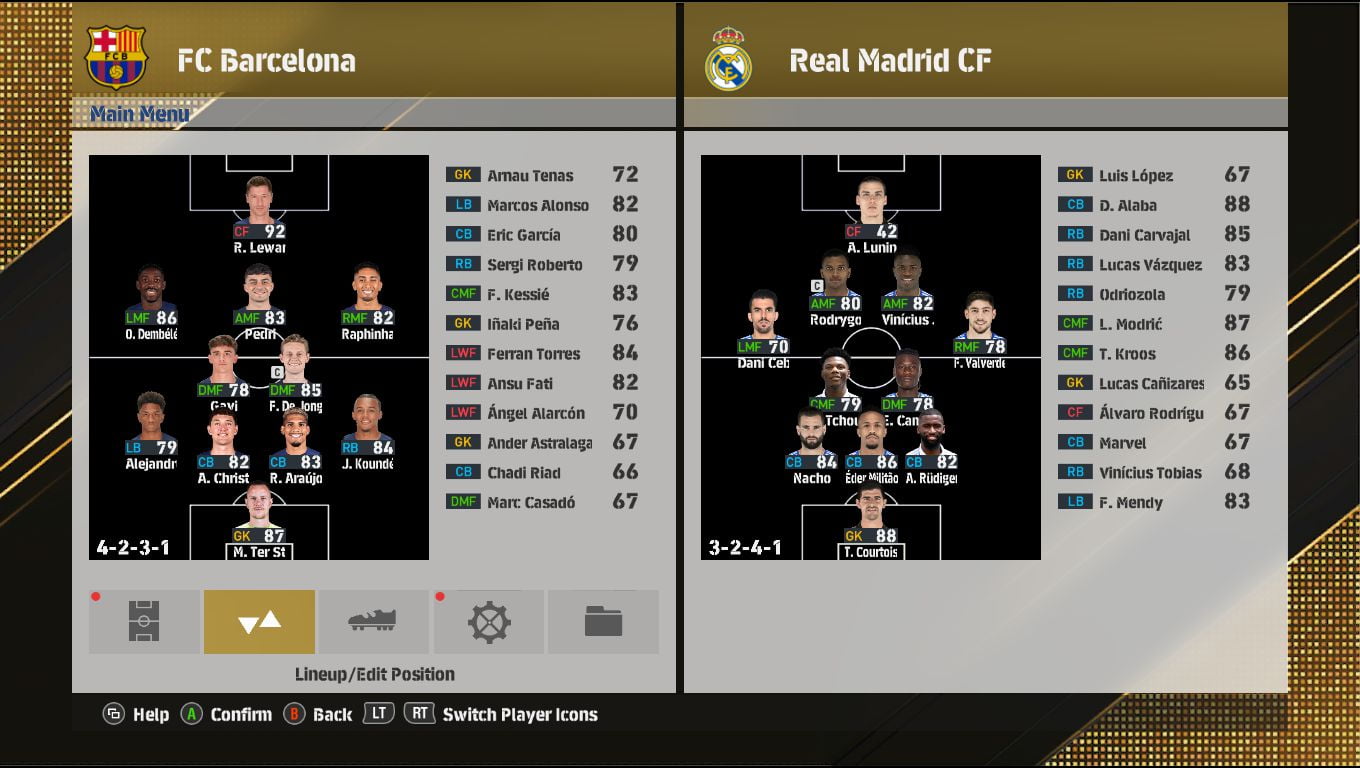Open the gear-shaped tactics settings tile
The width and height of the screenshot is (1360, 768).
[x=489, y=621]
